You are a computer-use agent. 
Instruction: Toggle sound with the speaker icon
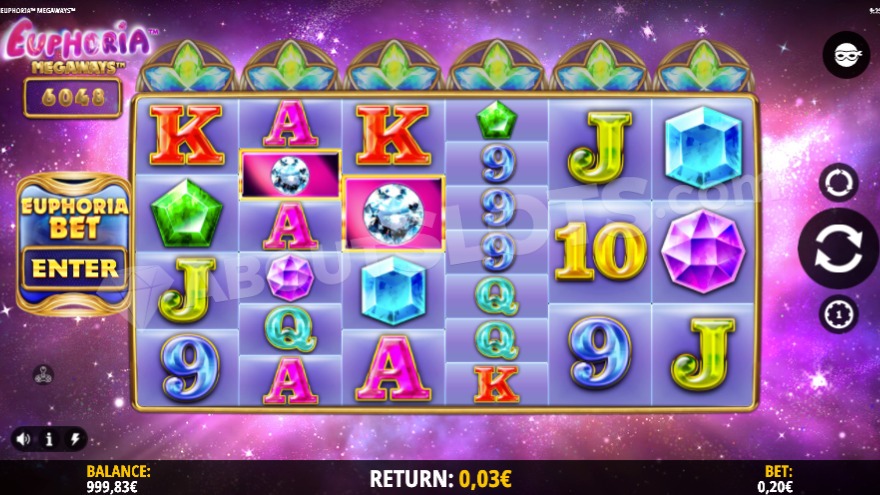(x=22, y=439)
